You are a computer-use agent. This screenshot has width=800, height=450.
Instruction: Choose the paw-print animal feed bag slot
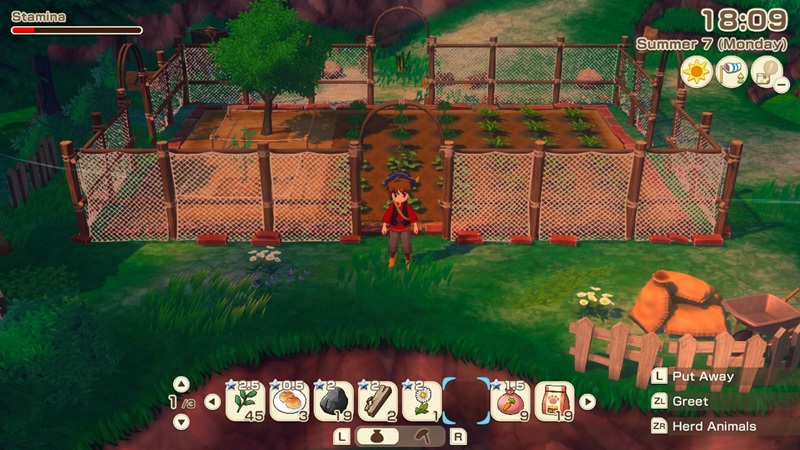(x=554, y=401)
